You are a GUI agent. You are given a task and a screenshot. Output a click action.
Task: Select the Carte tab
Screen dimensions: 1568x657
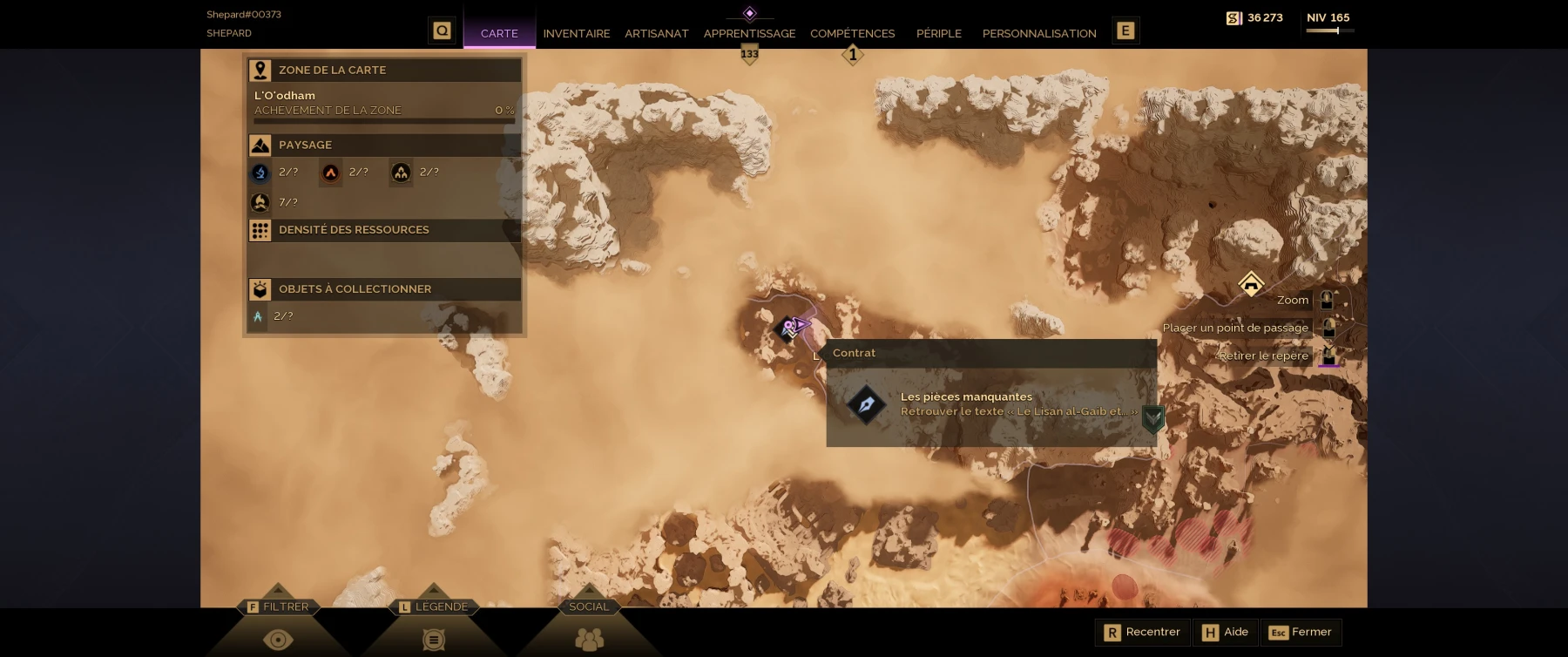[499, 33]
